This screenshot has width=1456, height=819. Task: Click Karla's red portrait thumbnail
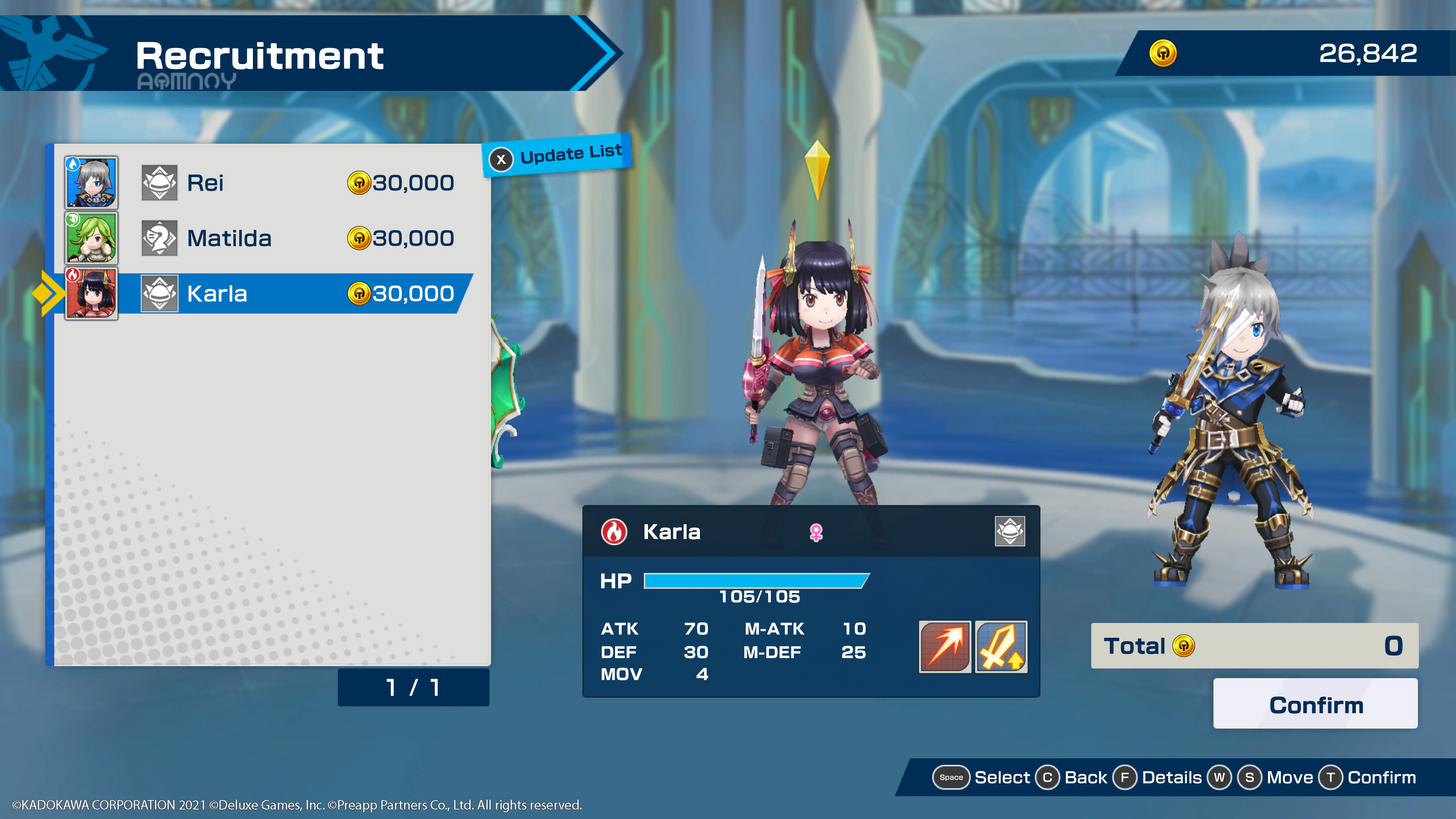click(91, 293)
